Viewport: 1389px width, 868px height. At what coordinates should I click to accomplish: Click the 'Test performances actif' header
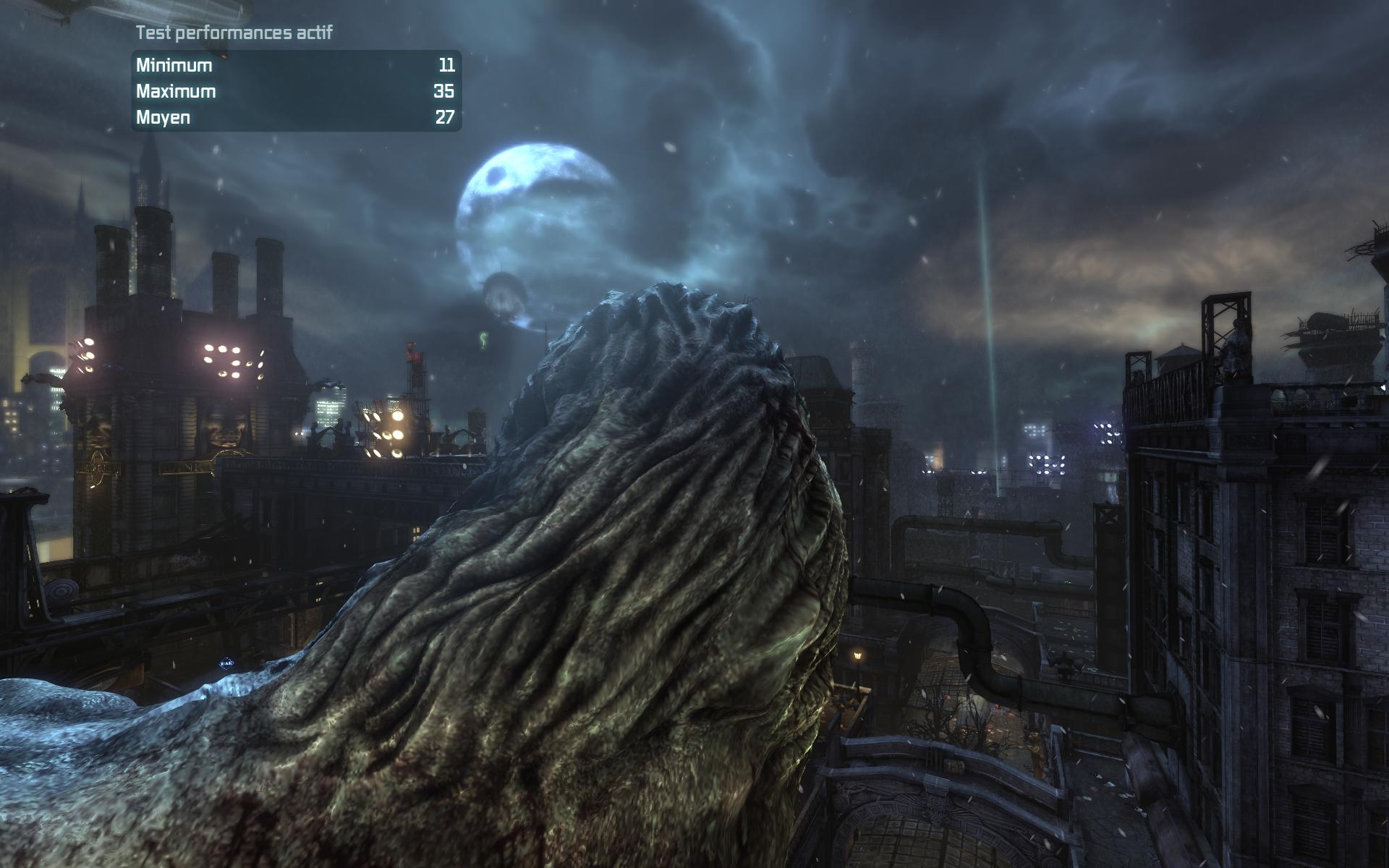click(233, 31)
